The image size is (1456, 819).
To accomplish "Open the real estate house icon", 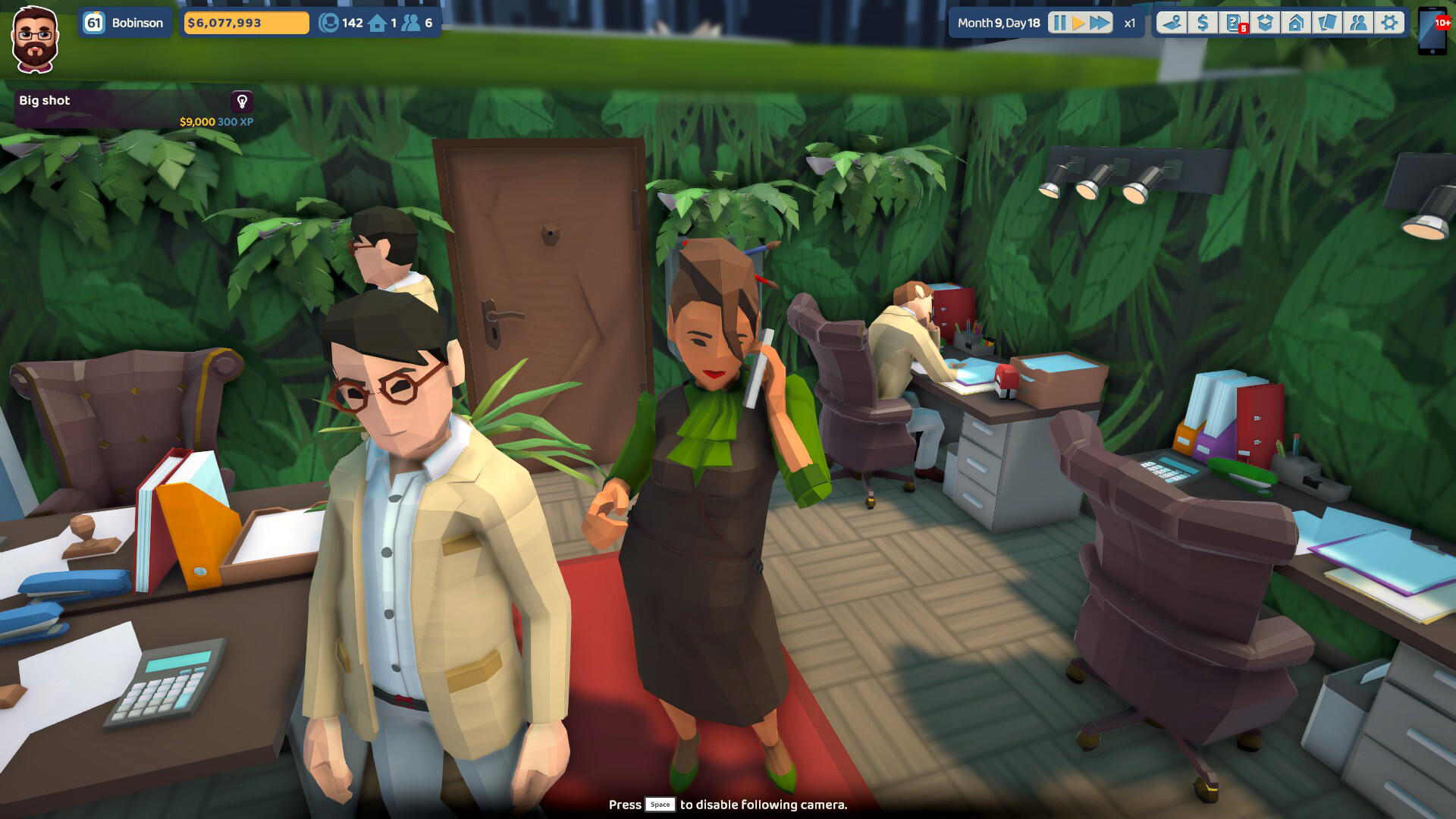I will [x=1296, y=23].
